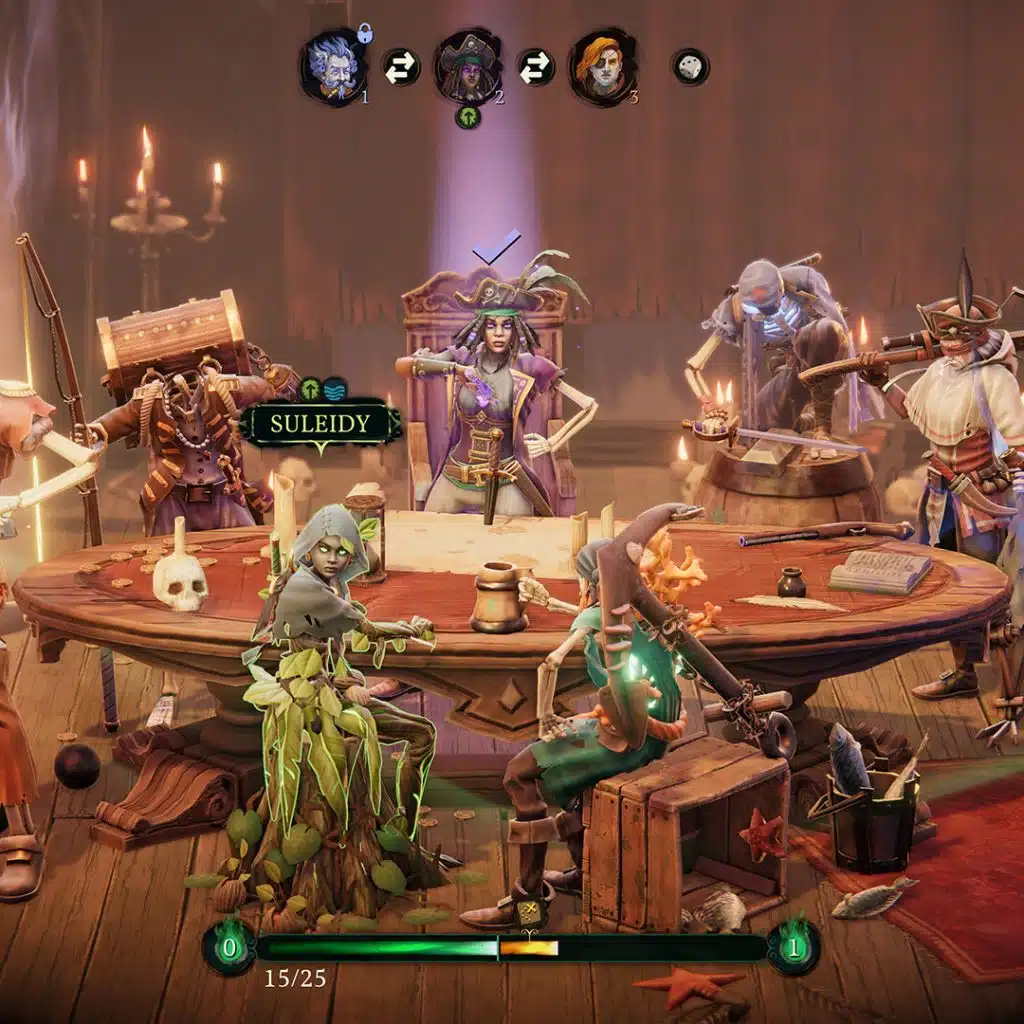Viewport: 1024px width, 1024px height.
Task: Click the blue waves icon above Suleidy's name
Action: click(x=333, y=389)
